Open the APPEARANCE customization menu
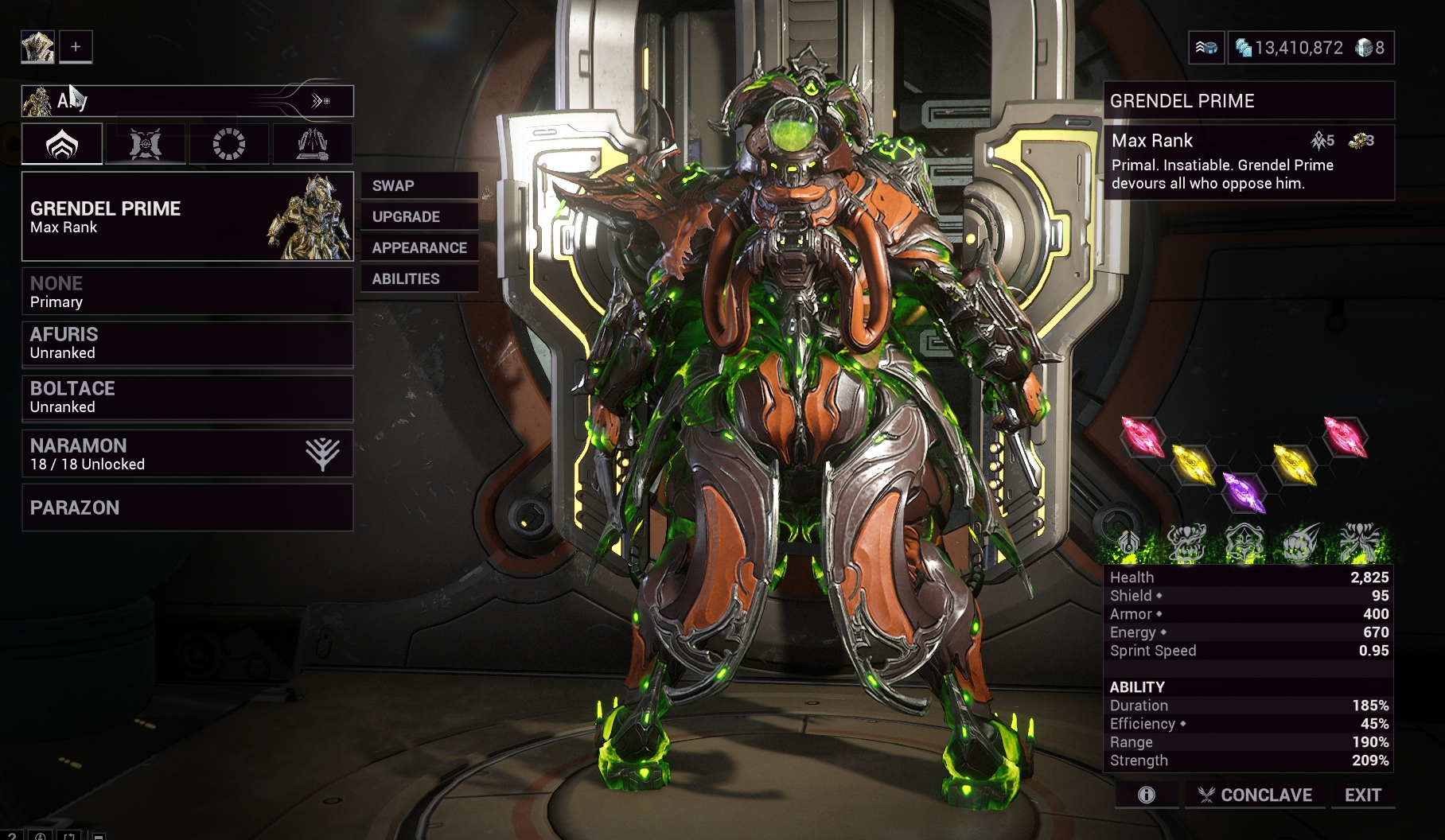The width and height of the screenshot is (1445, 840). 419,247
